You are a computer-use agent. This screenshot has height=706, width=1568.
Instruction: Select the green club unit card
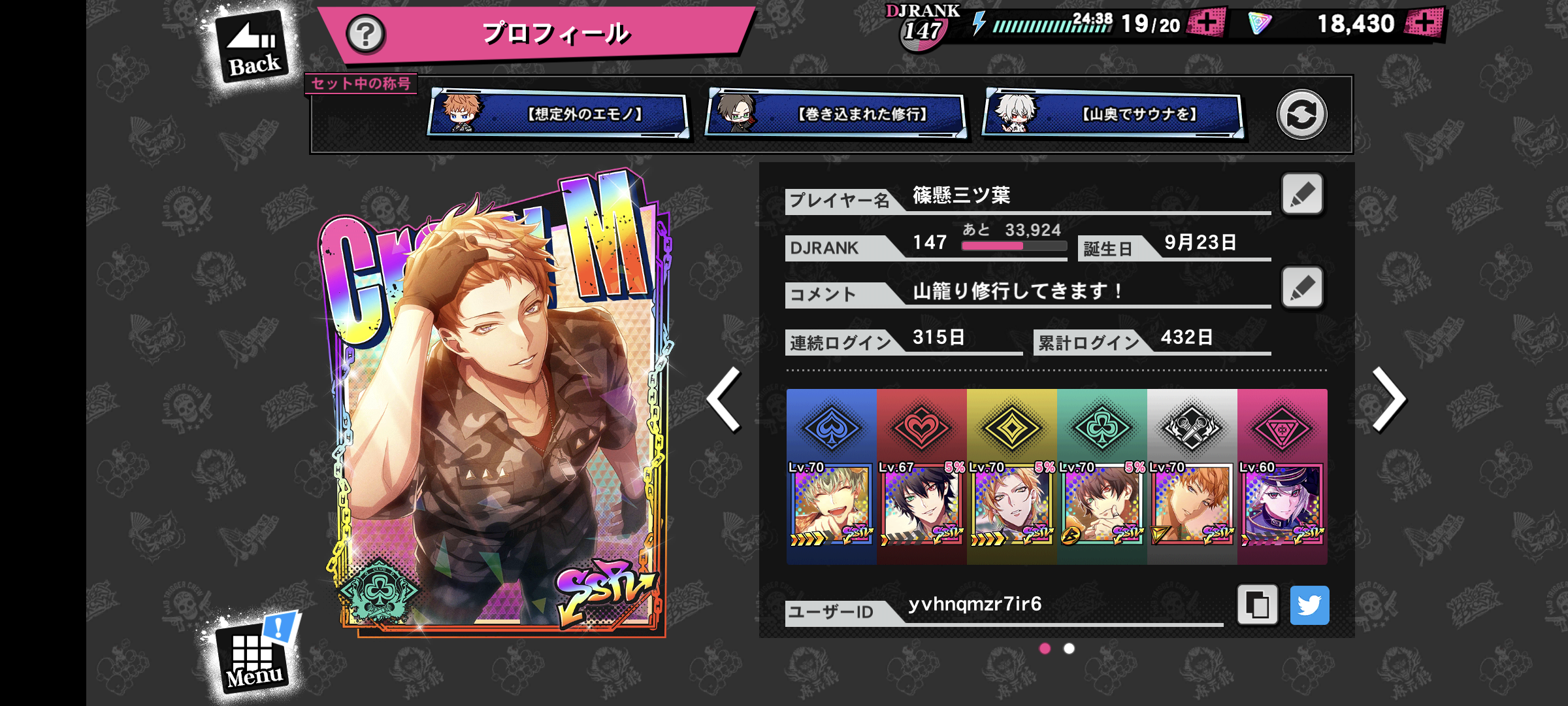[x=1102, y=477]
